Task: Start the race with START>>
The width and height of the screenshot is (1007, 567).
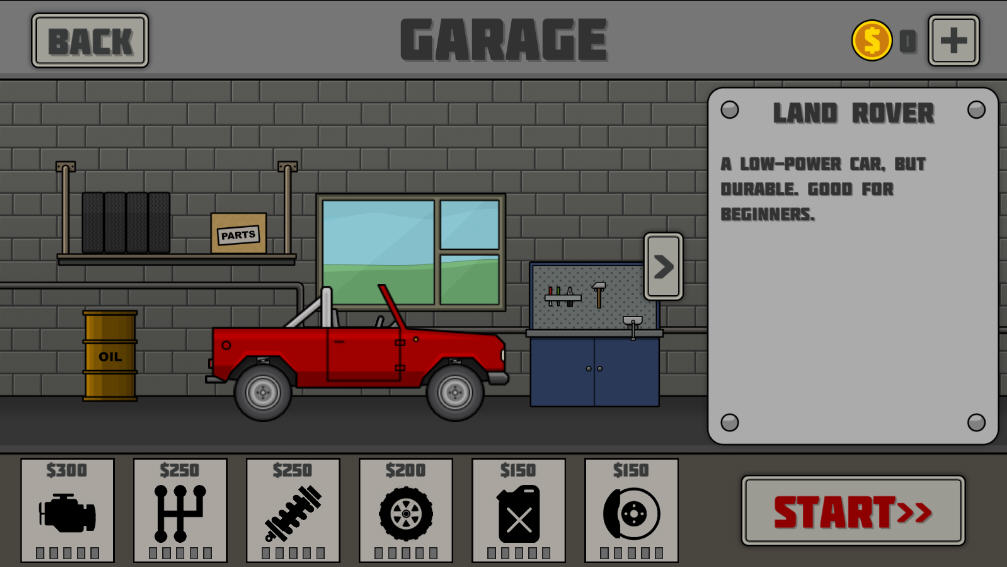Action: point(853,511)
